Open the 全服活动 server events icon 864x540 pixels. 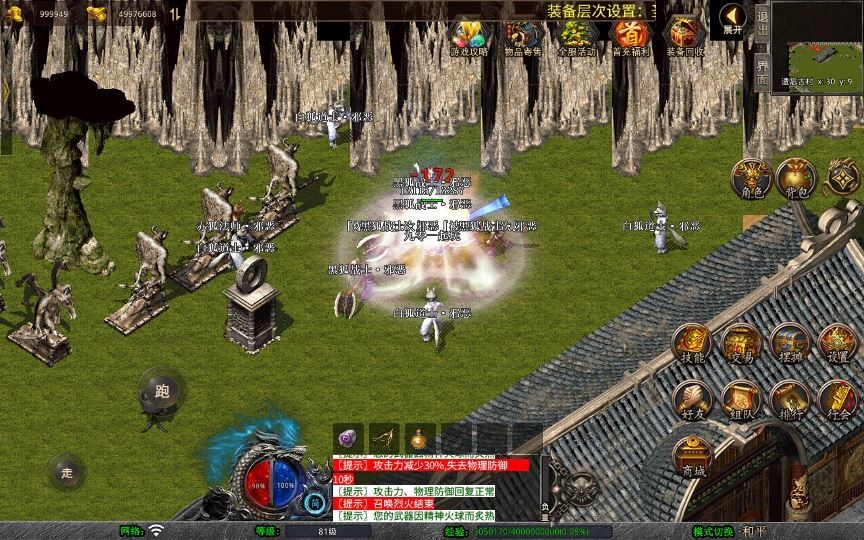[575, 37]
